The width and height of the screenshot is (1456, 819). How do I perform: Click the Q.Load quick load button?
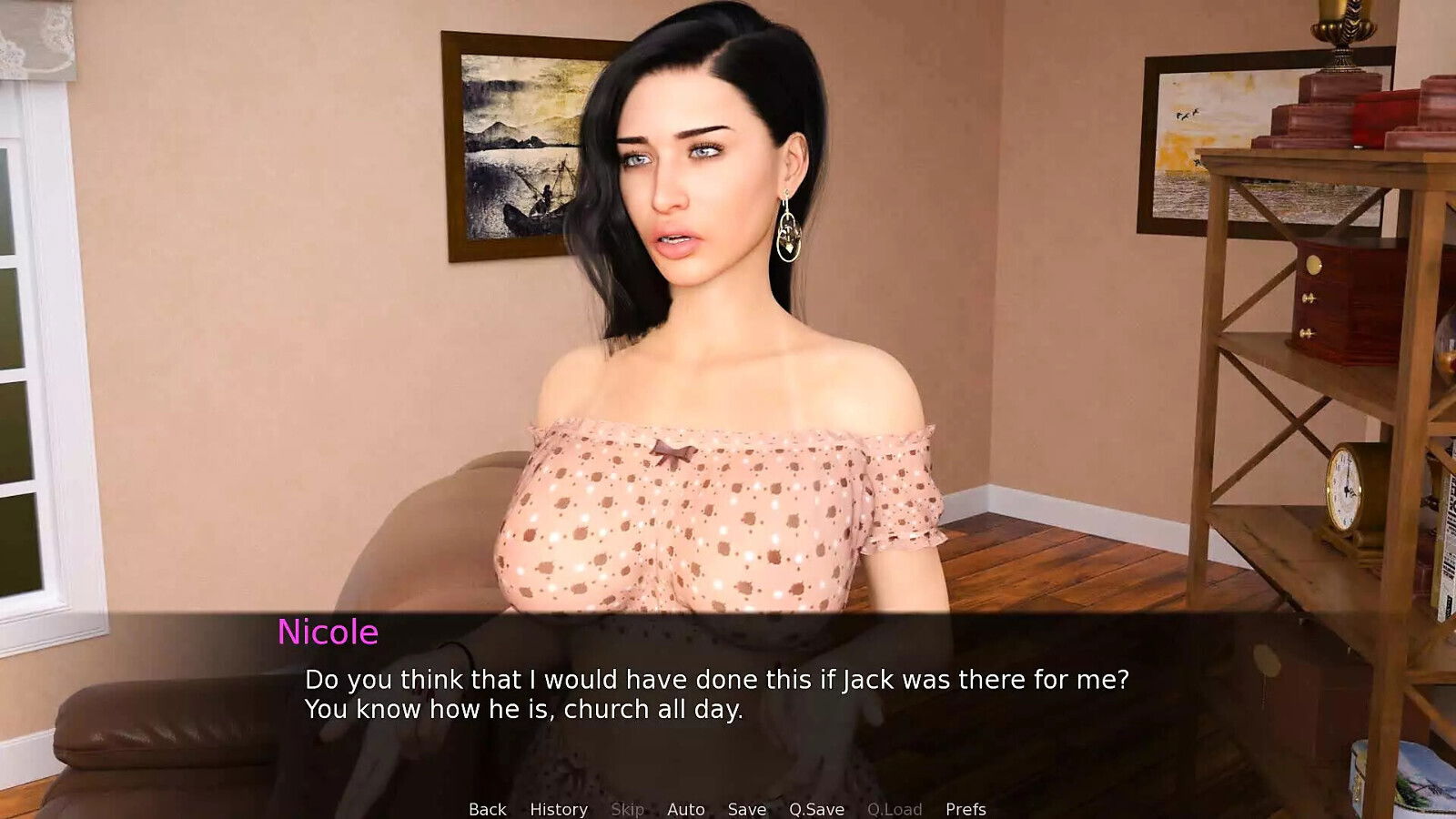coord(895,809)
